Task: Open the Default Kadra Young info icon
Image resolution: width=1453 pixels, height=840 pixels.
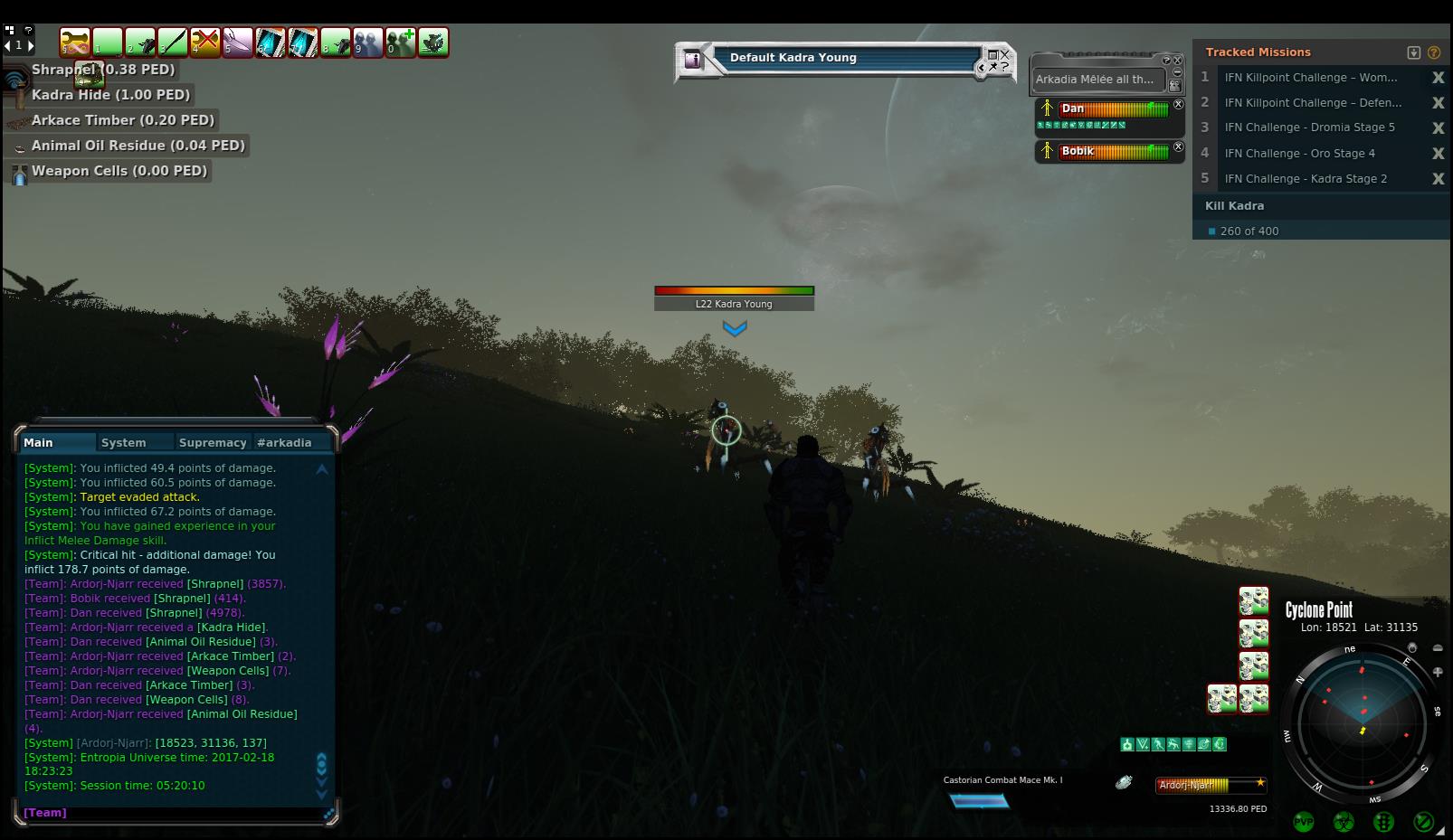Action: [x=693, y=60]
